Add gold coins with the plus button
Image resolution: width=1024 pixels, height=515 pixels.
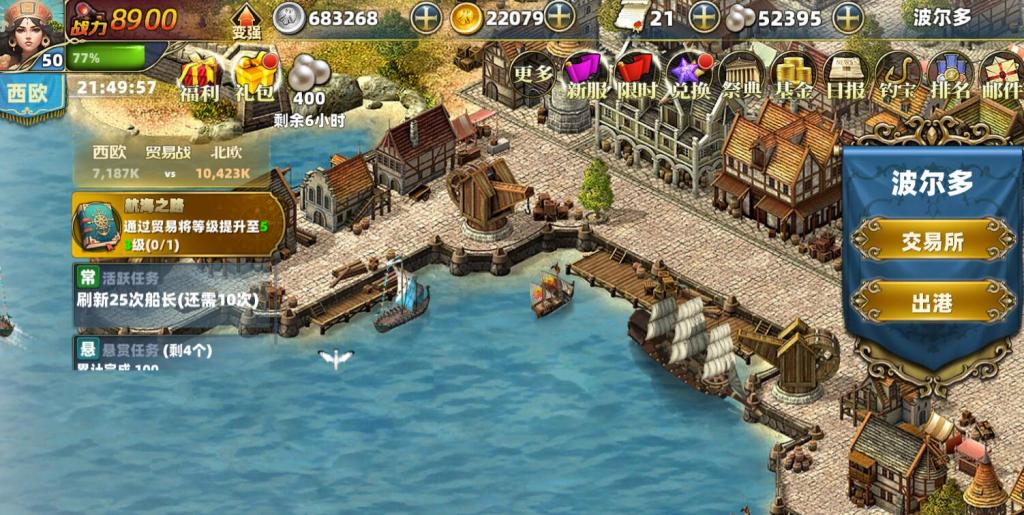click(559, 17)
